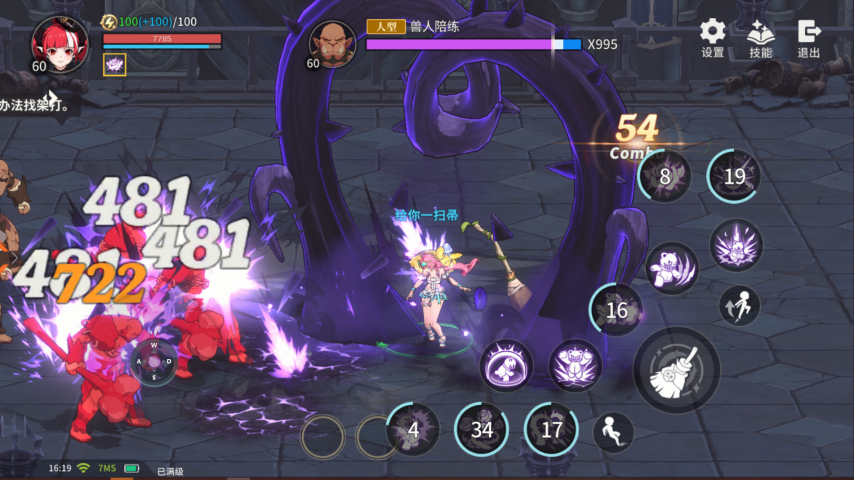Screen dimensions: 854x480
Task: Tap the 退出 exit button
Action: point(809,38)
